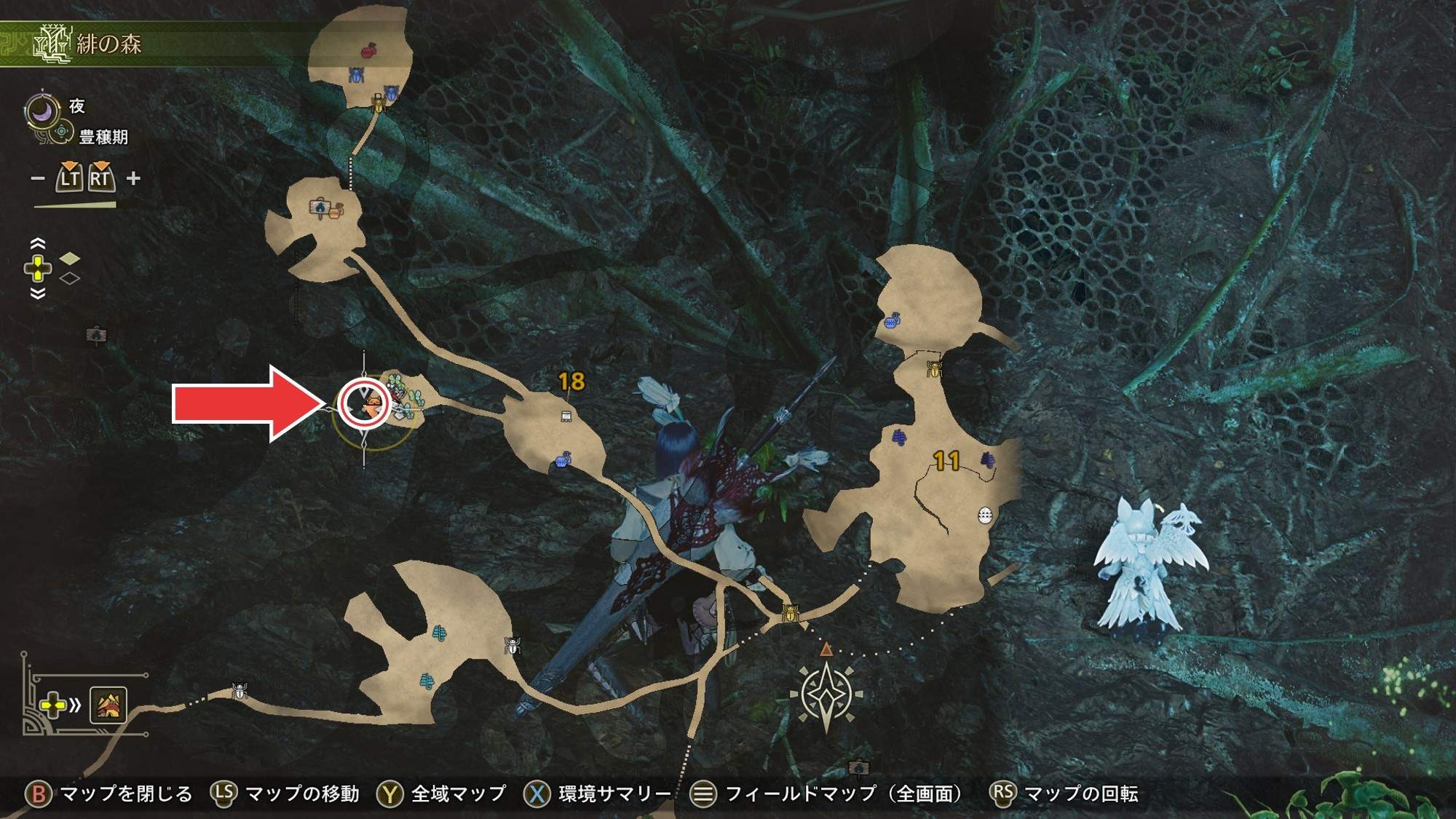Move map down one layer with double chevron
The height and width of the screenshot is (819, 1456).
click(38, 293)
